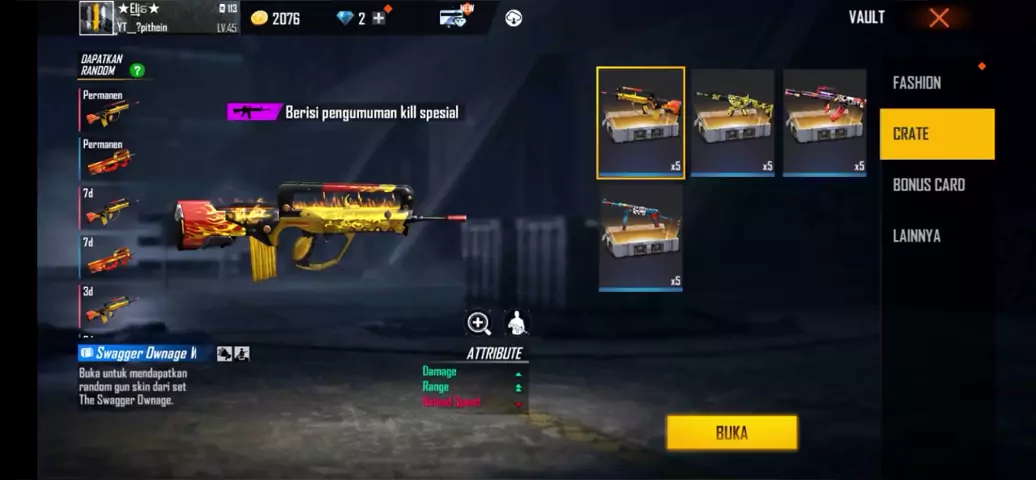This screenshot has width=1036, height=480.
Task: Select the Crate tab
Action: [936, 134]
